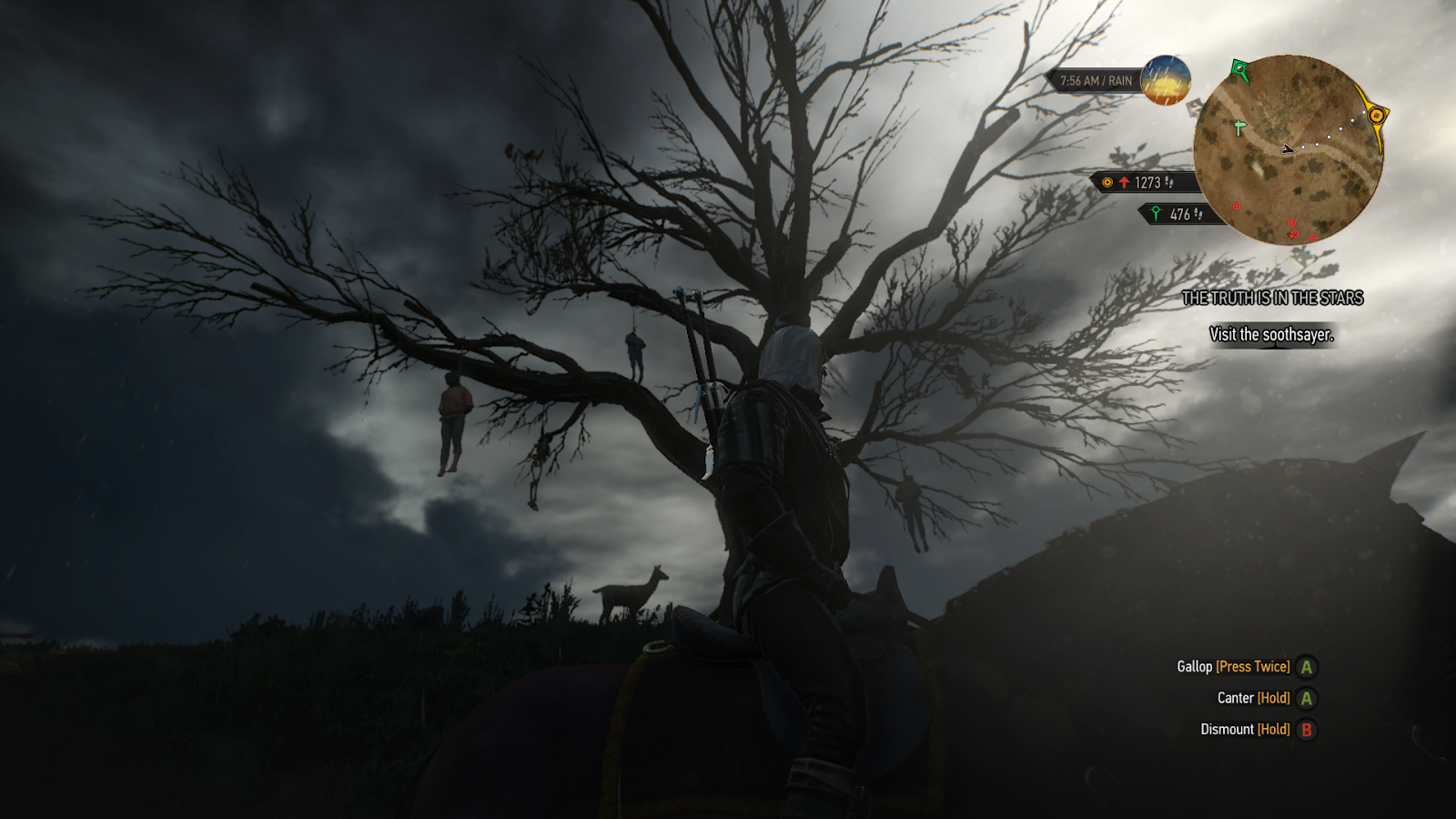
Task: Open THE TRUTH IS IN THE STARS quest title
Action: click(x=1274, y=297)
